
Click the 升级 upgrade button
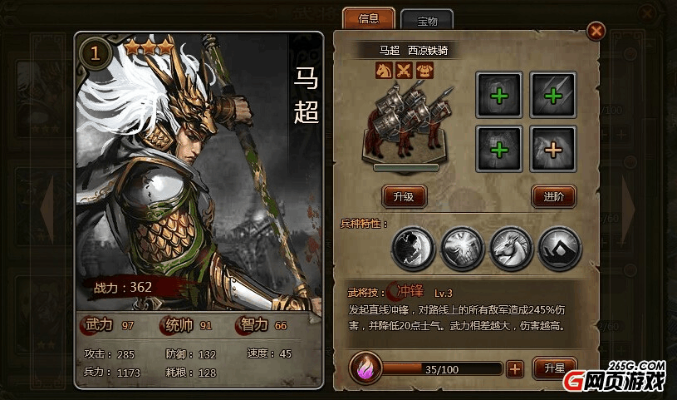click(405, 196)
